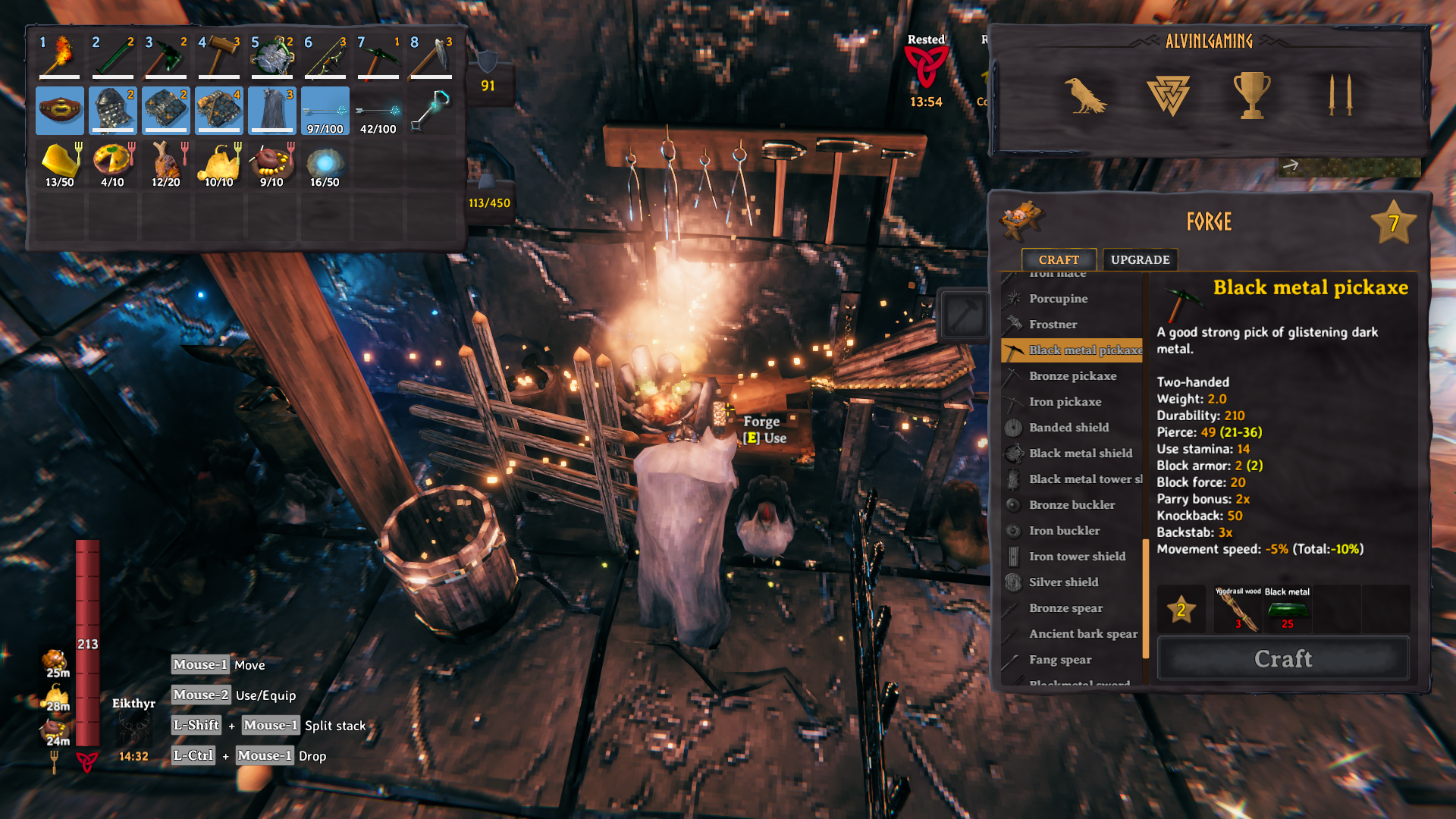Click the glowing blue orb stack 16/50
This screenshot has height=819, width=1456.
click(x=325, y=165)
